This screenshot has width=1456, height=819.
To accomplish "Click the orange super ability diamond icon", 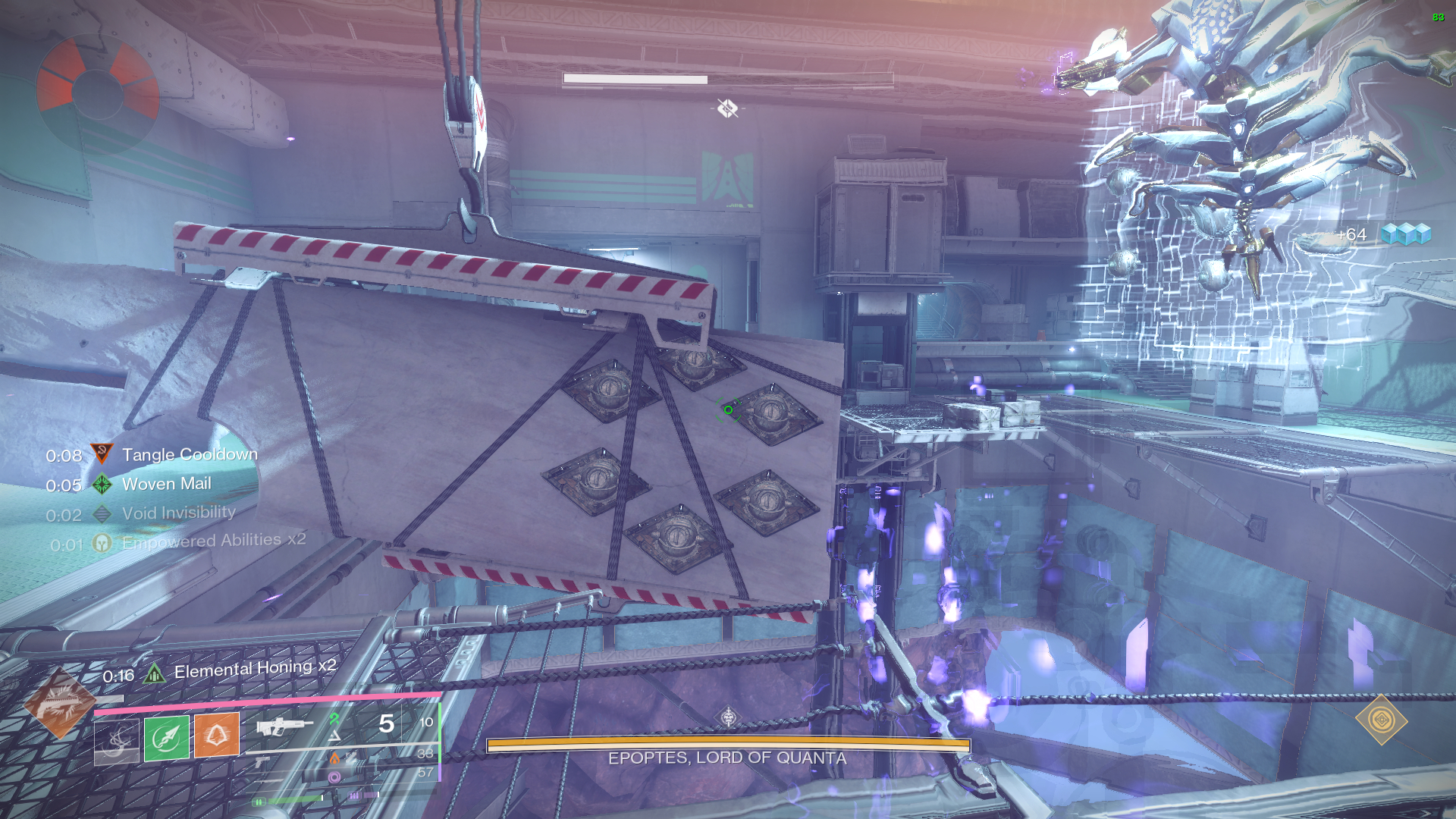I will (59, 705).
